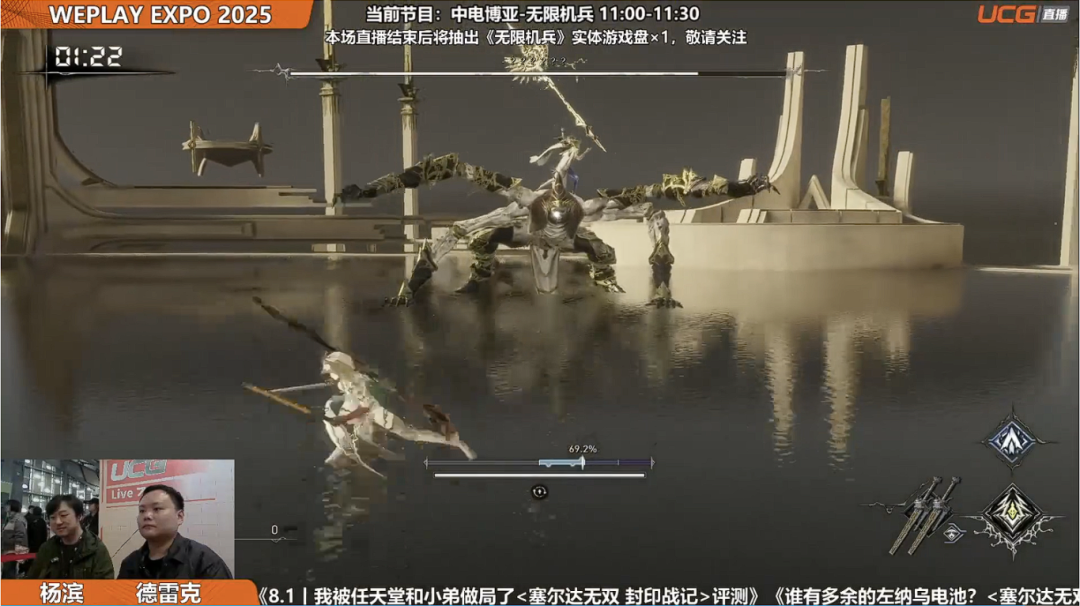Select the dual swords weapon icon
The image size is (1080, 606).
coord(924,513)
